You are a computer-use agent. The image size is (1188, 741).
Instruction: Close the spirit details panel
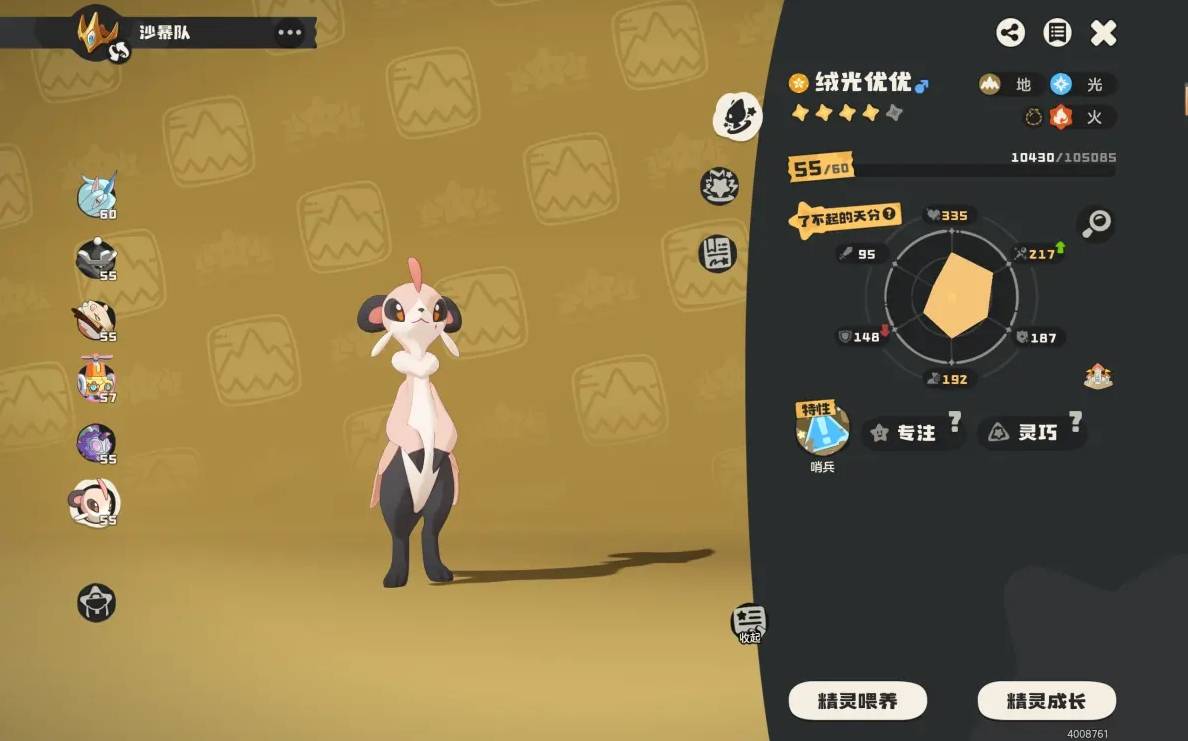click(x=1103, y=33)
